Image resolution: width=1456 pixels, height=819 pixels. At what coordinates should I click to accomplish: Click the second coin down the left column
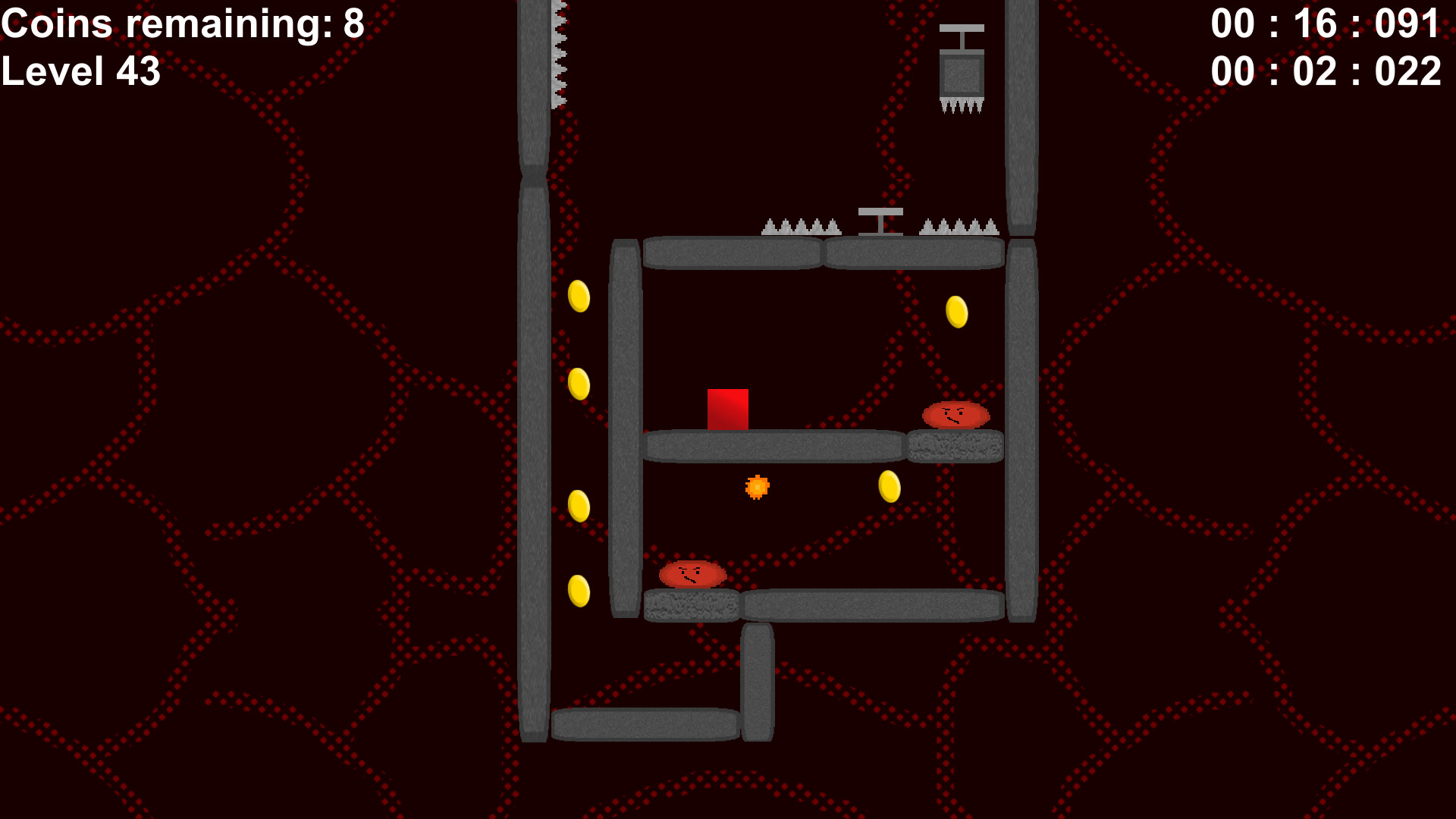point(579,384)
